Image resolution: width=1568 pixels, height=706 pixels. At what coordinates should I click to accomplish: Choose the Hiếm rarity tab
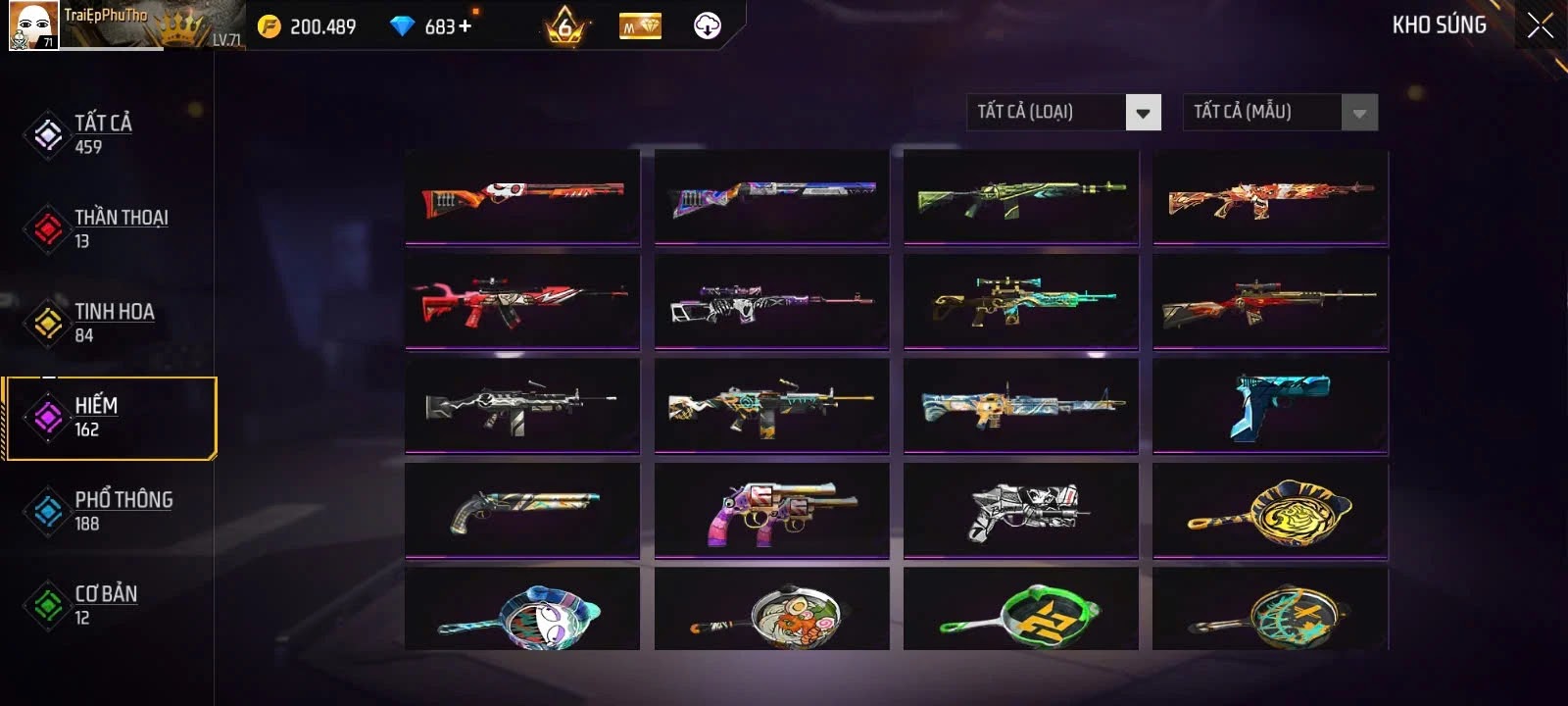coord(108,417)
